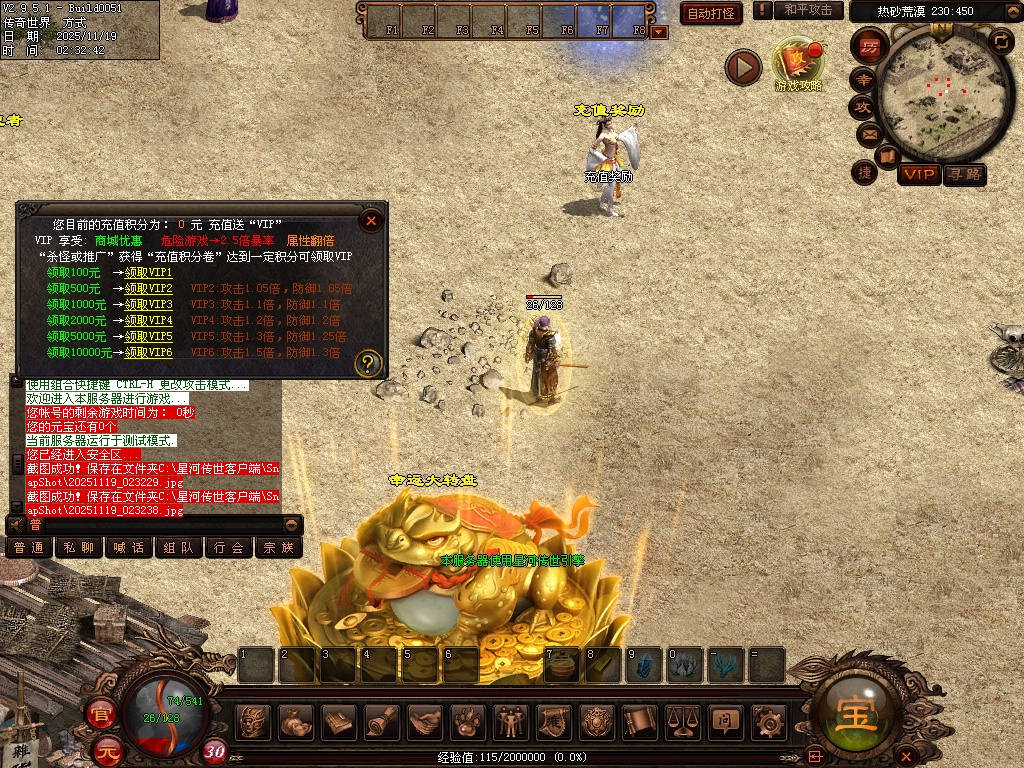This screenshot has height=768, width=1024.
Task: Select the 行会 guild chat tab
Action: click(x=229, y=547)
